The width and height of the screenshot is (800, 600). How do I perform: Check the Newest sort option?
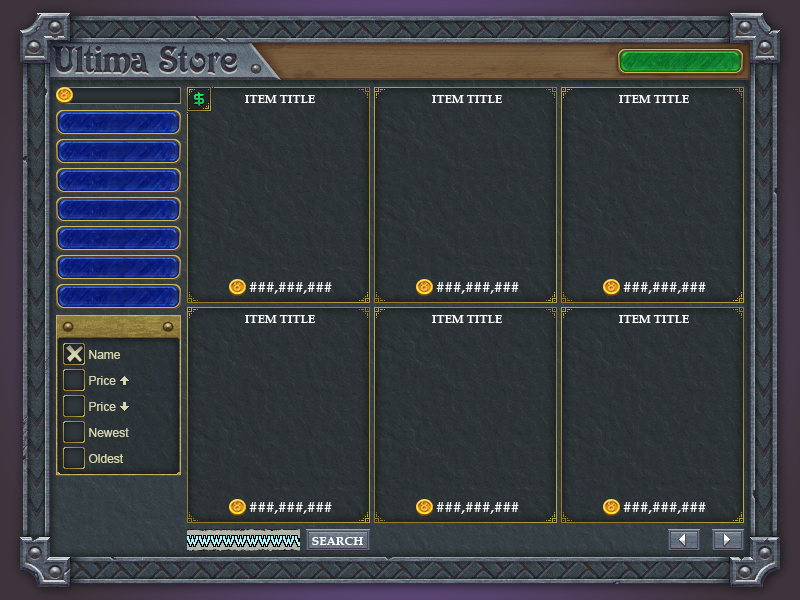coord(74,432)
